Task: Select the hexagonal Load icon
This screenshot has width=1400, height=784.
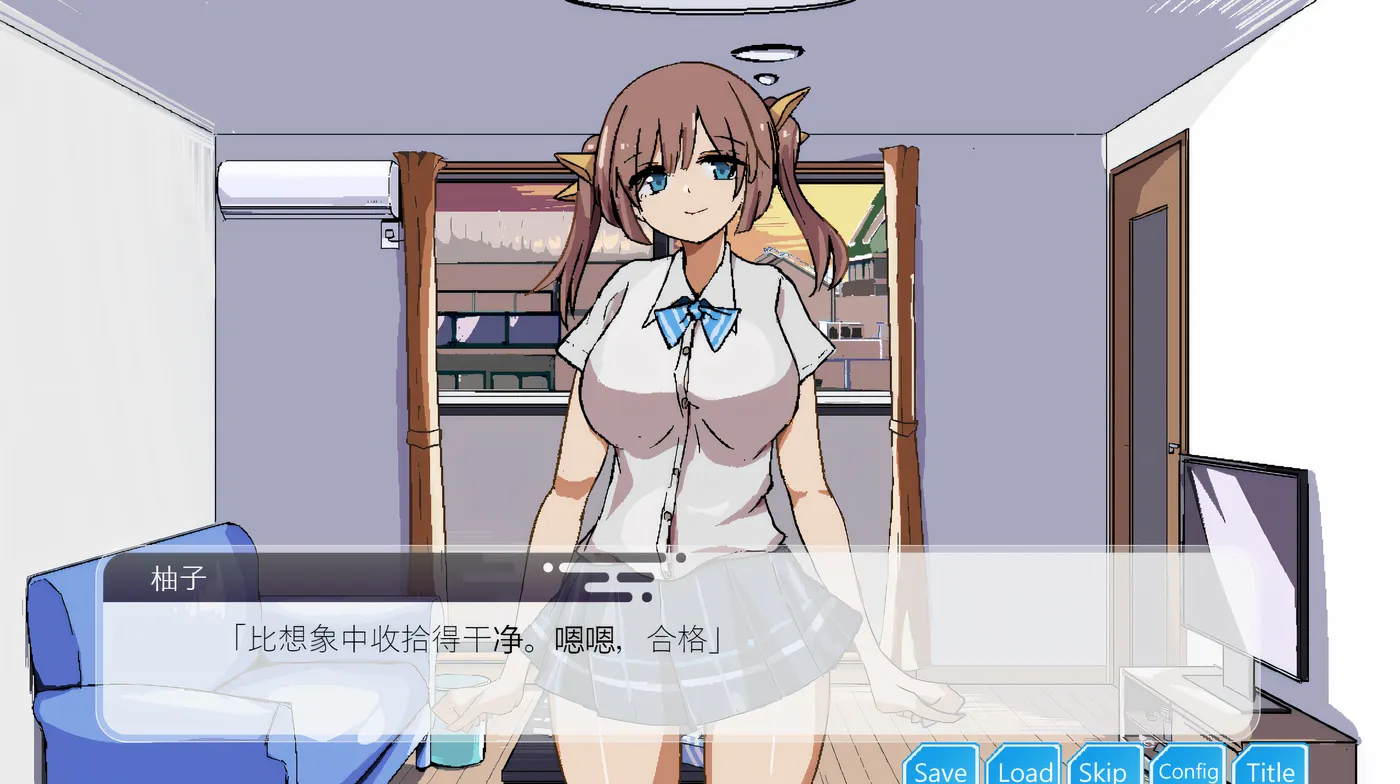Action: 1022,770
